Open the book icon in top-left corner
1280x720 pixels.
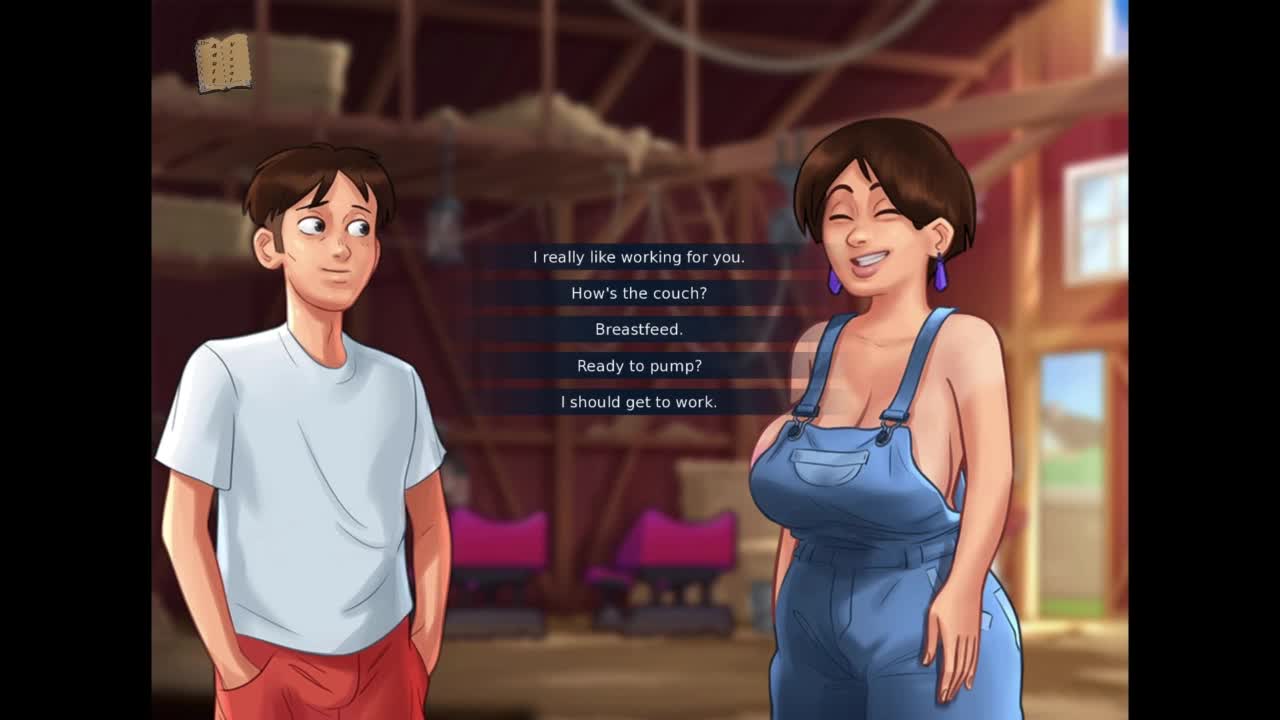point(223,63)
